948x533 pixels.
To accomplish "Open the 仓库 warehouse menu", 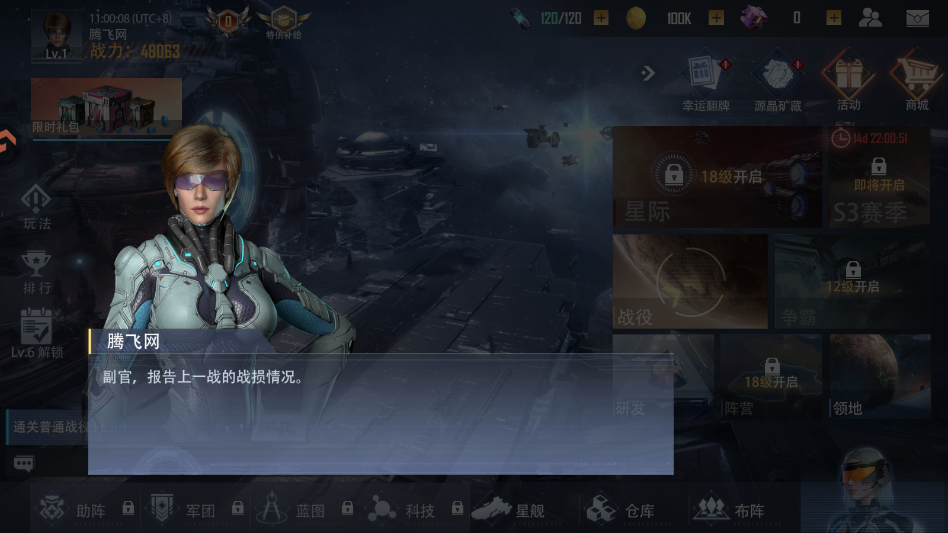I will (x=622, y=510).
